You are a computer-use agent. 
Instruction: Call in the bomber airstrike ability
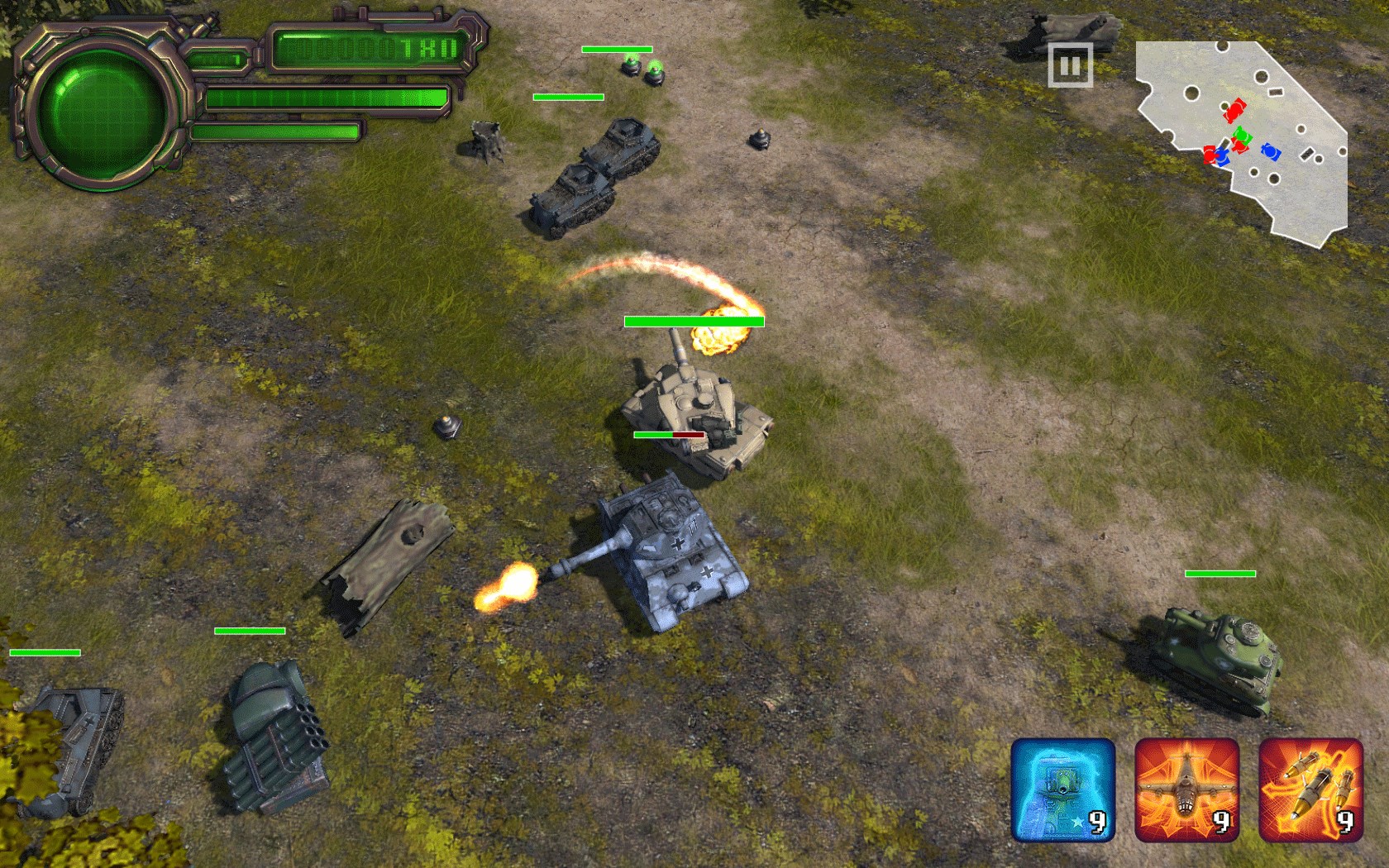pos(1186,789)
